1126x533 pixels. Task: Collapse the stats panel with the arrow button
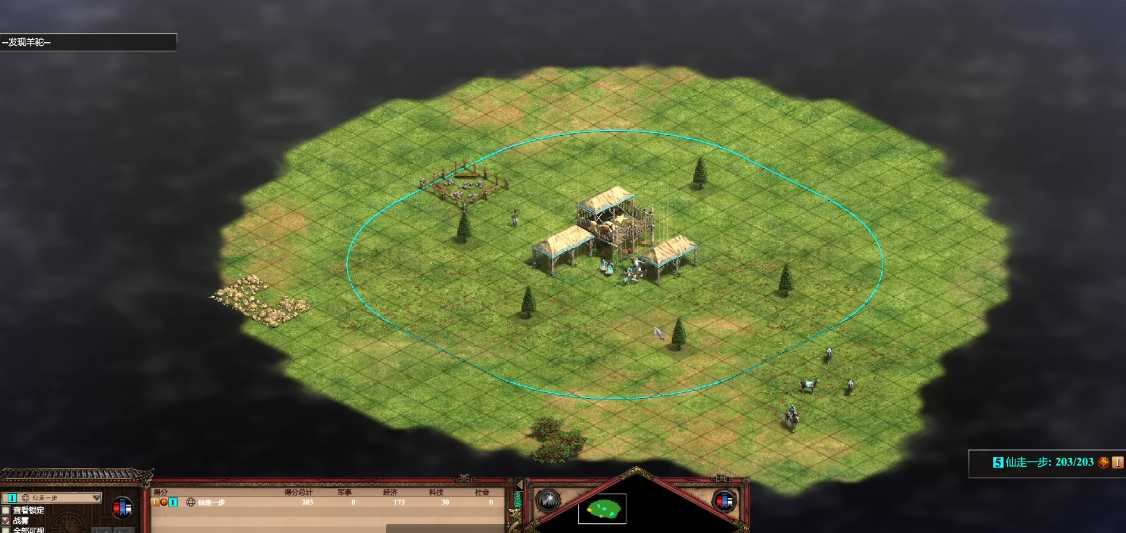tap(518, 486)
